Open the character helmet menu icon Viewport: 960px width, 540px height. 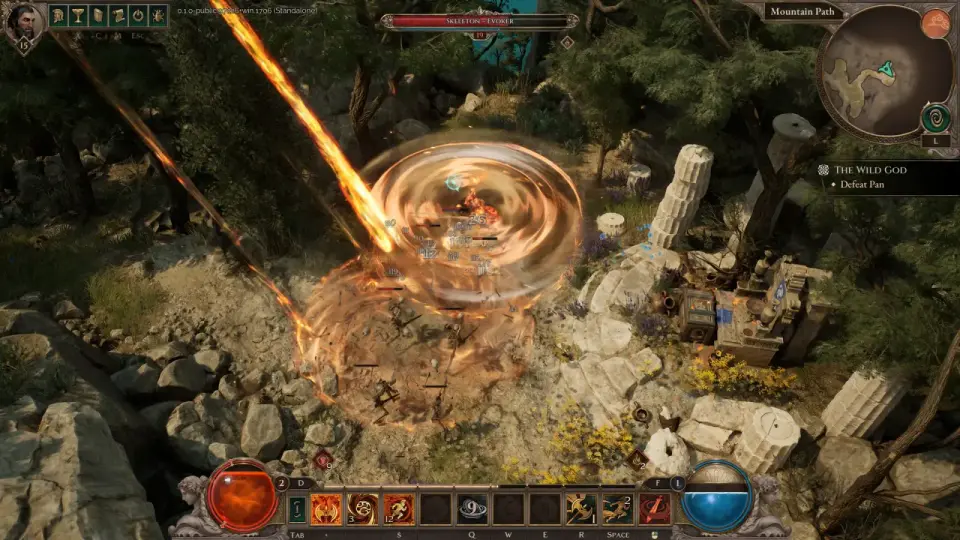(58, 15)
